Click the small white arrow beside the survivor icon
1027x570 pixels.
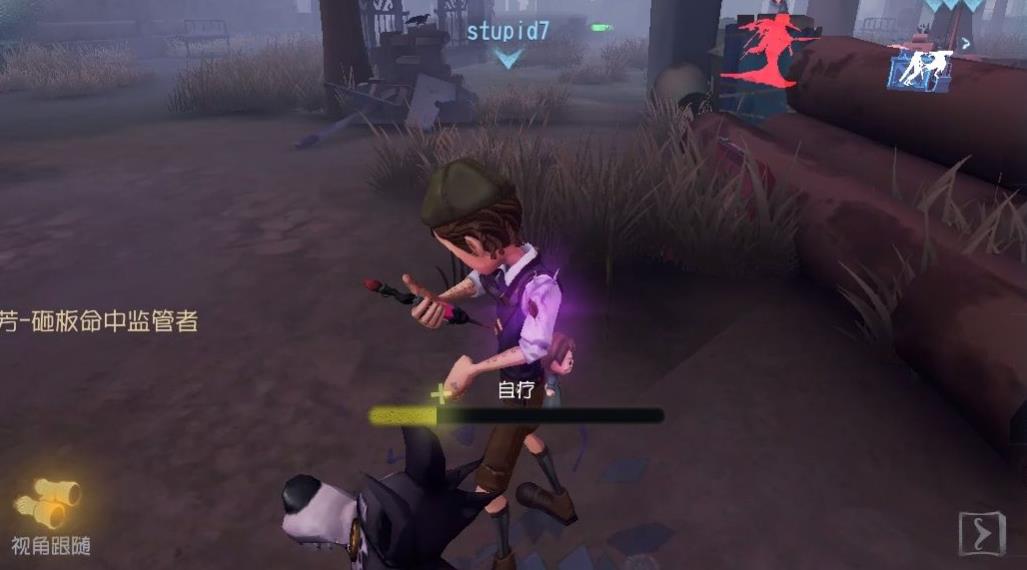[966, 44]
